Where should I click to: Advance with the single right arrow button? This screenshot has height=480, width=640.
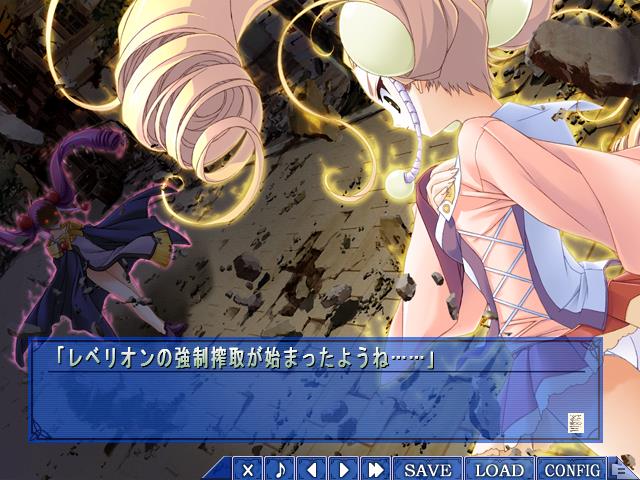[x=344, y=469]
